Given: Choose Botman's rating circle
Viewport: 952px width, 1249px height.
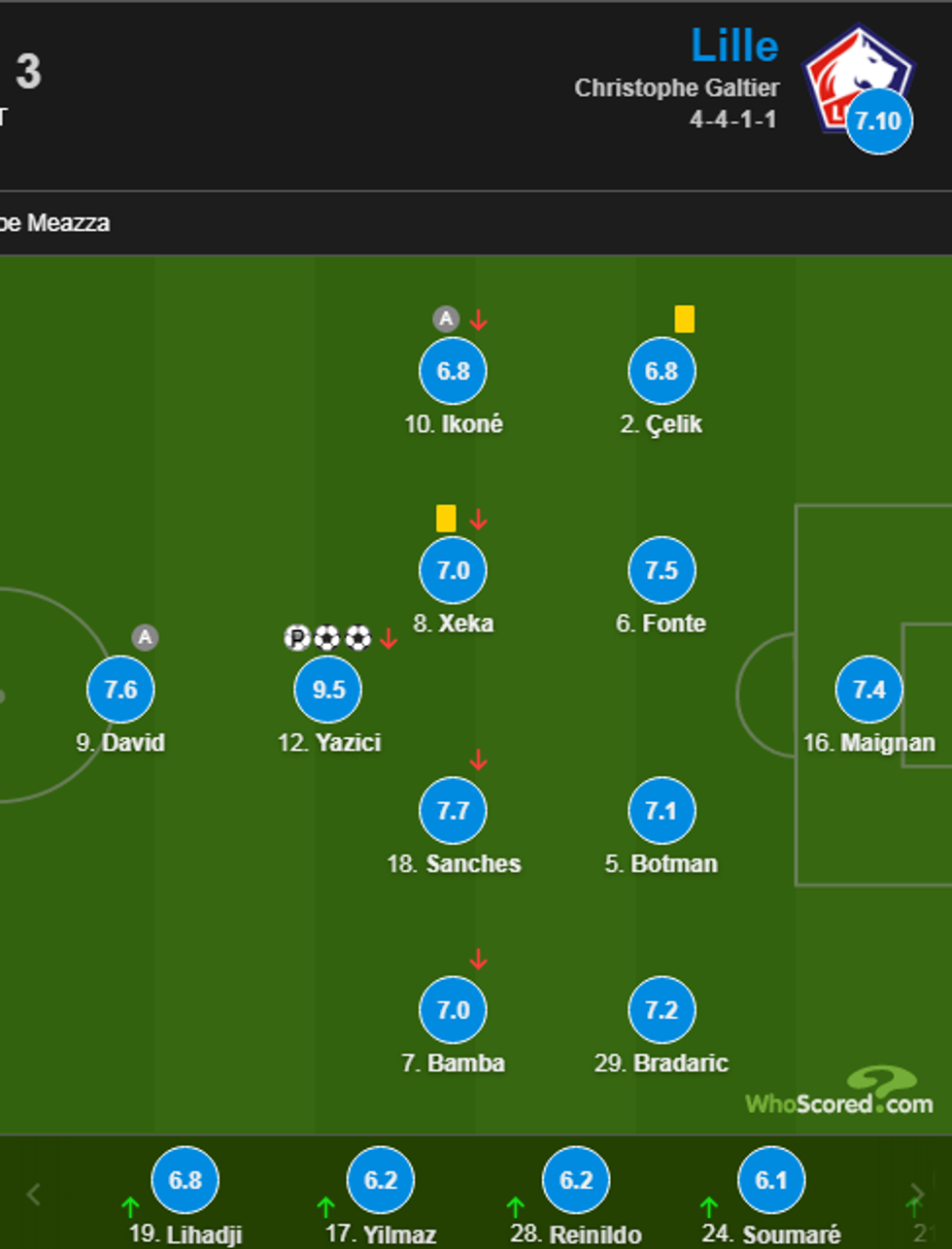Looking at the screenshot, I should pyautogui.click(x=662, y=810).
